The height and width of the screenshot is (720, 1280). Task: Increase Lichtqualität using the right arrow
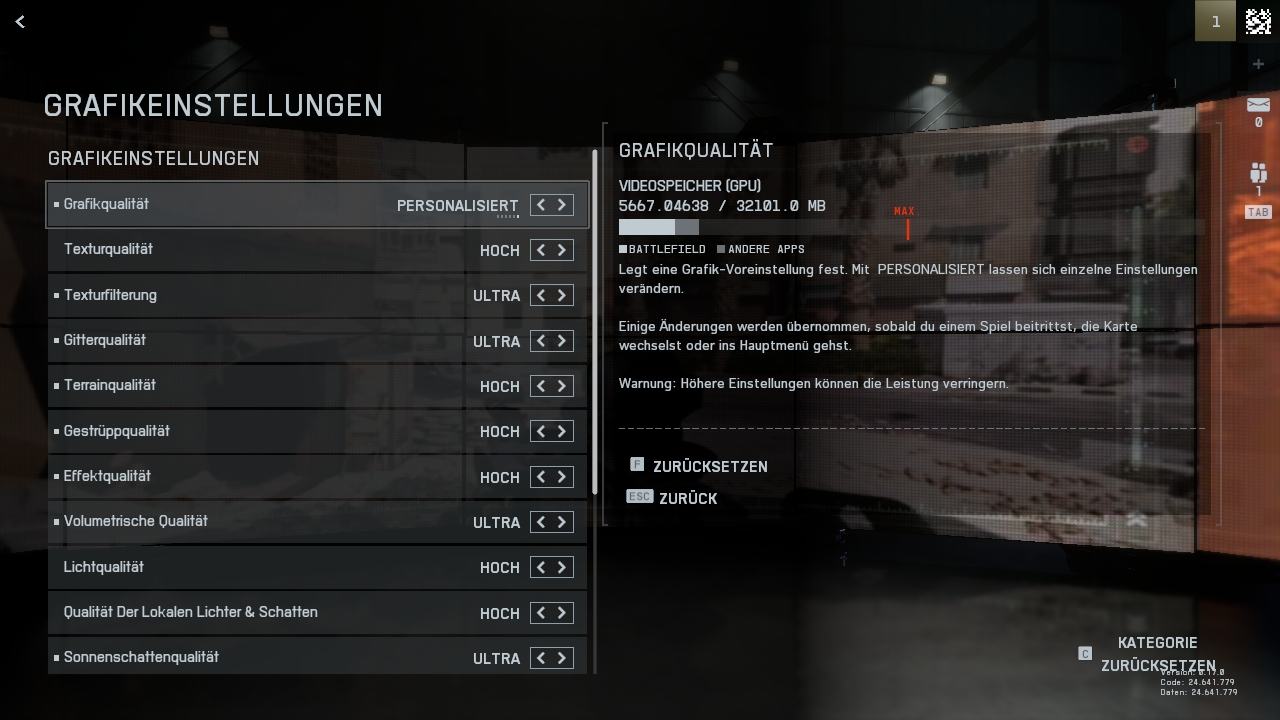[x=562, y=567]
